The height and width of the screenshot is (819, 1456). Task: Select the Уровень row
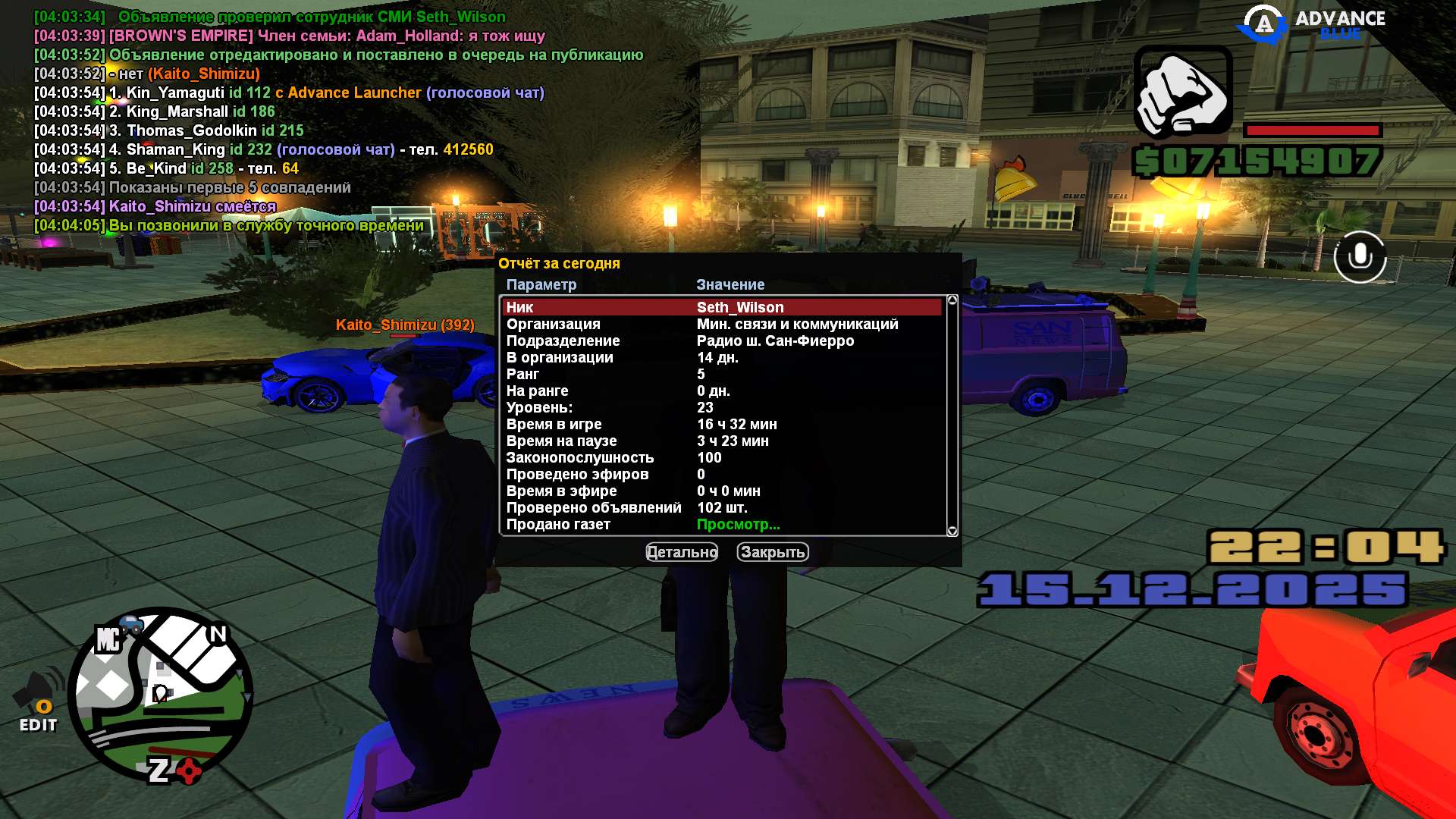coord(720,407)
